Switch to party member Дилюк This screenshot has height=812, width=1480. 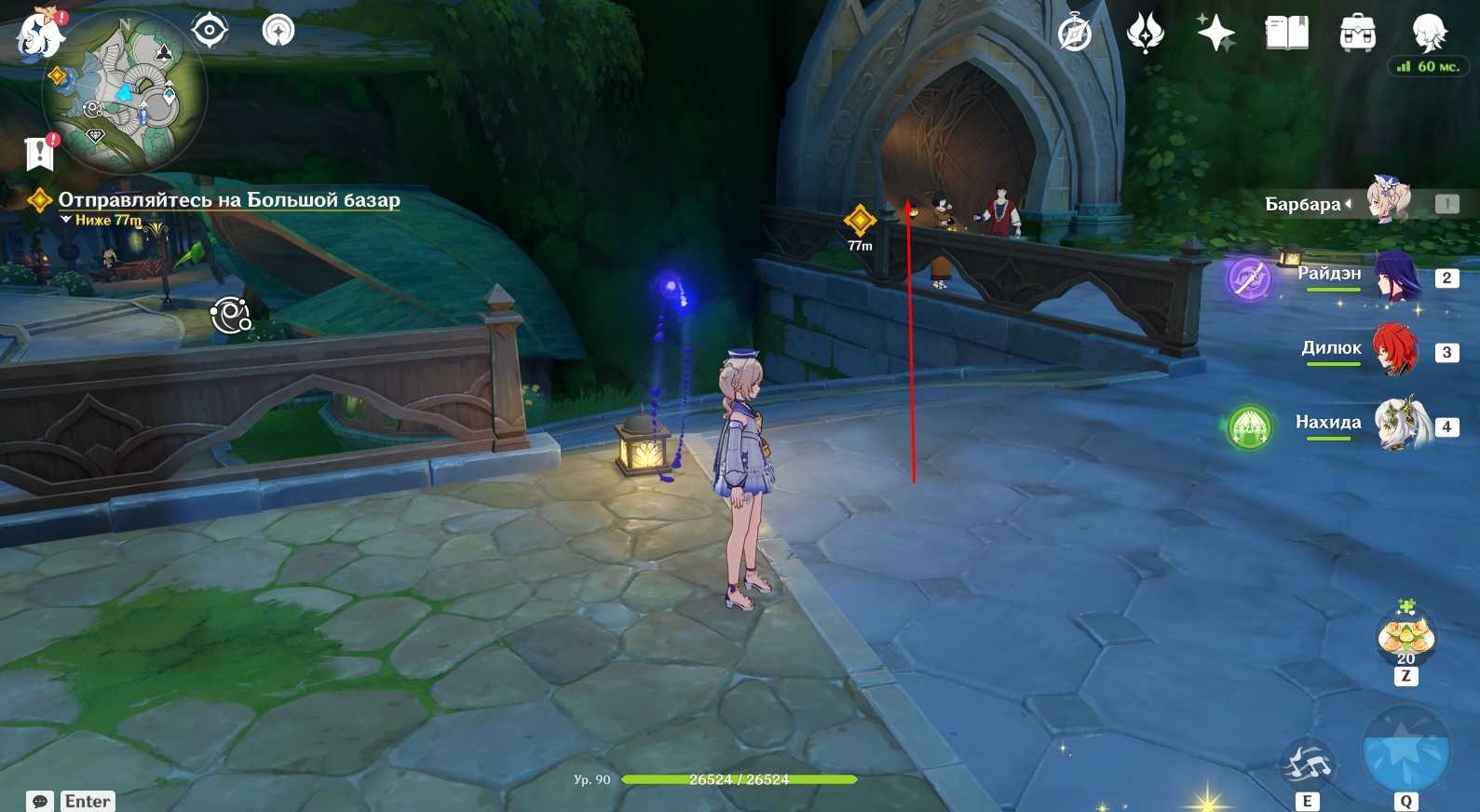click(x=1393, y=351)
